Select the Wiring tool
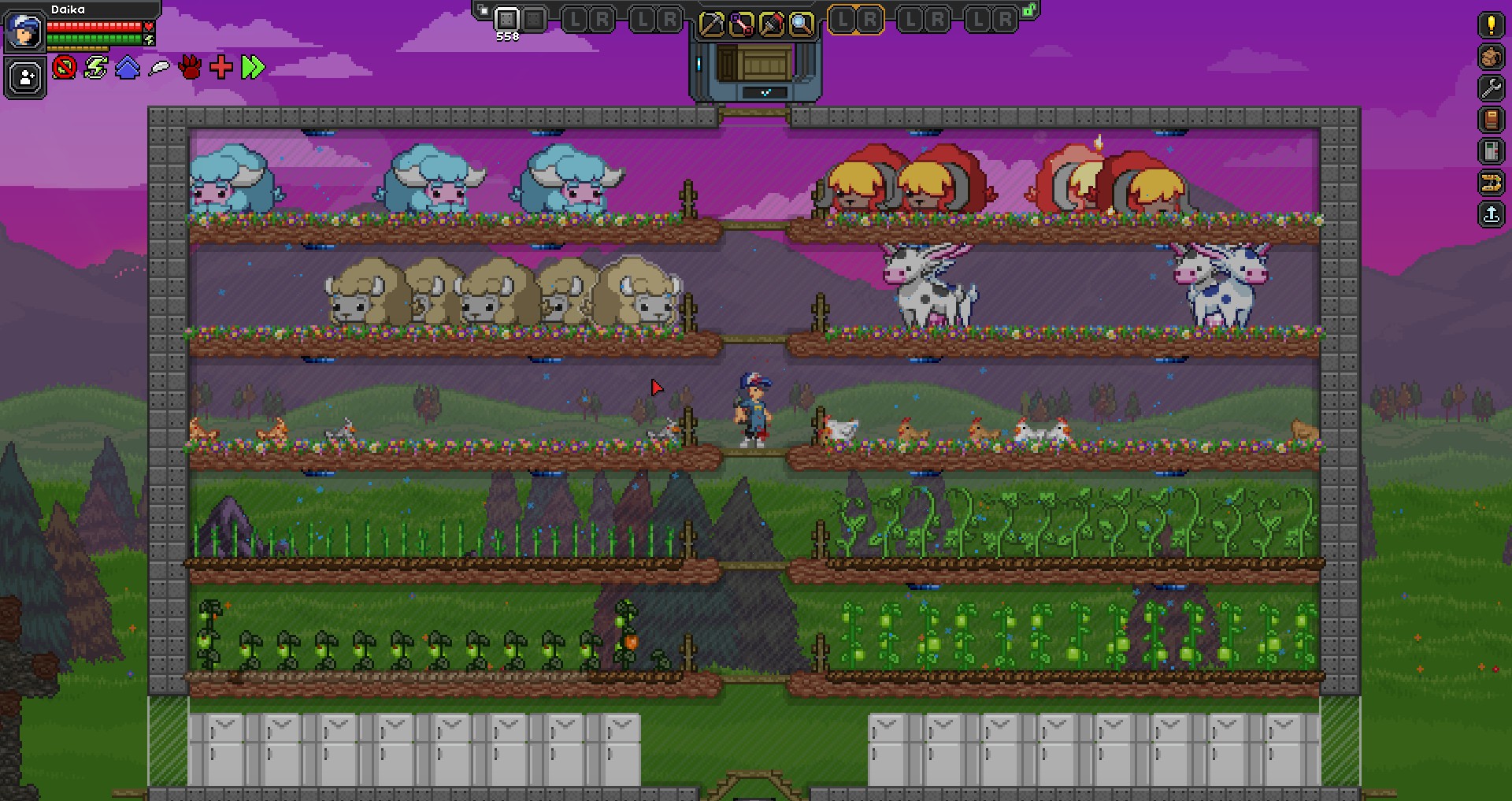1512x801 pixels. click(741, 22)
